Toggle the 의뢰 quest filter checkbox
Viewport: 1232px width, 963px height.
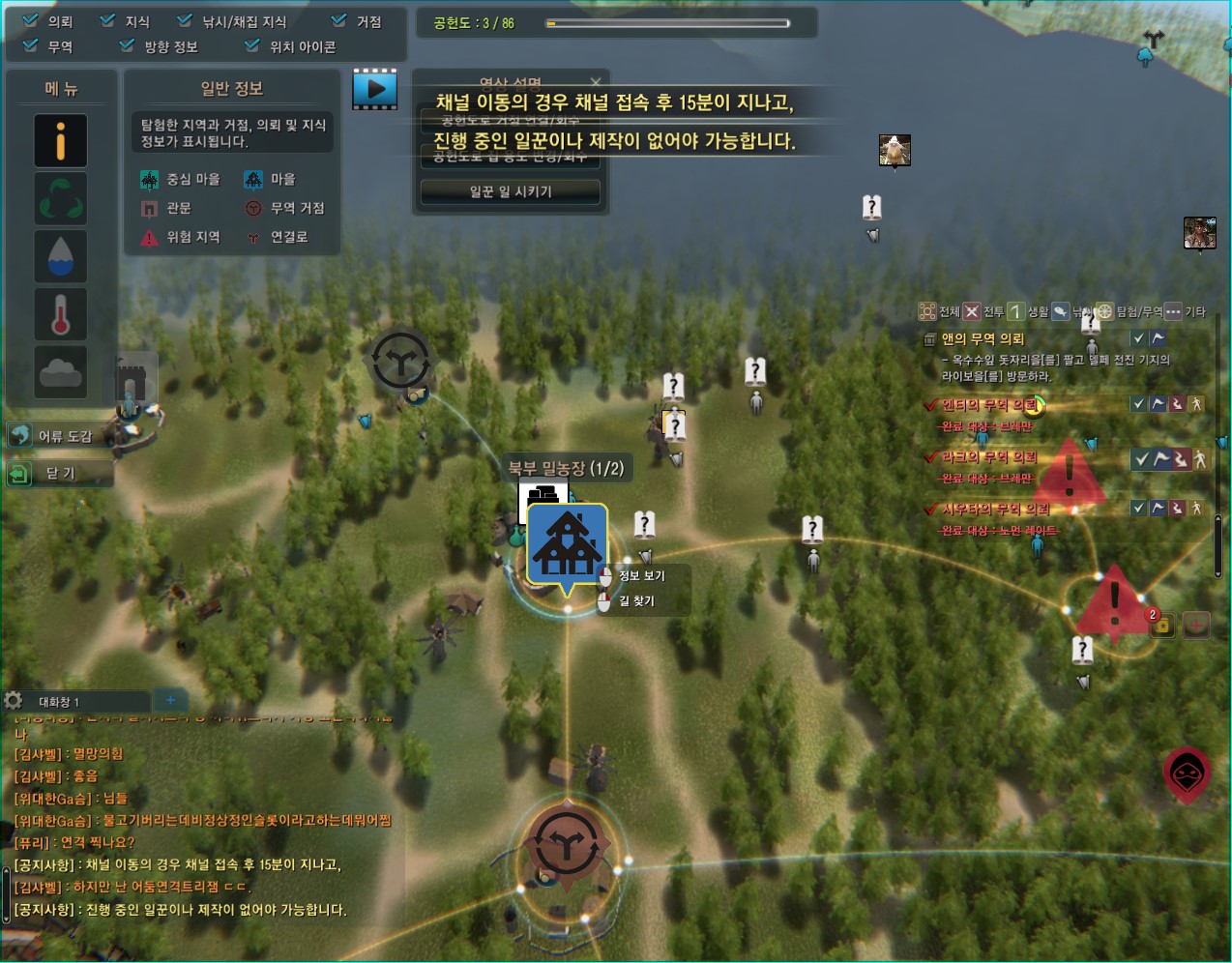tap(31, 20)
